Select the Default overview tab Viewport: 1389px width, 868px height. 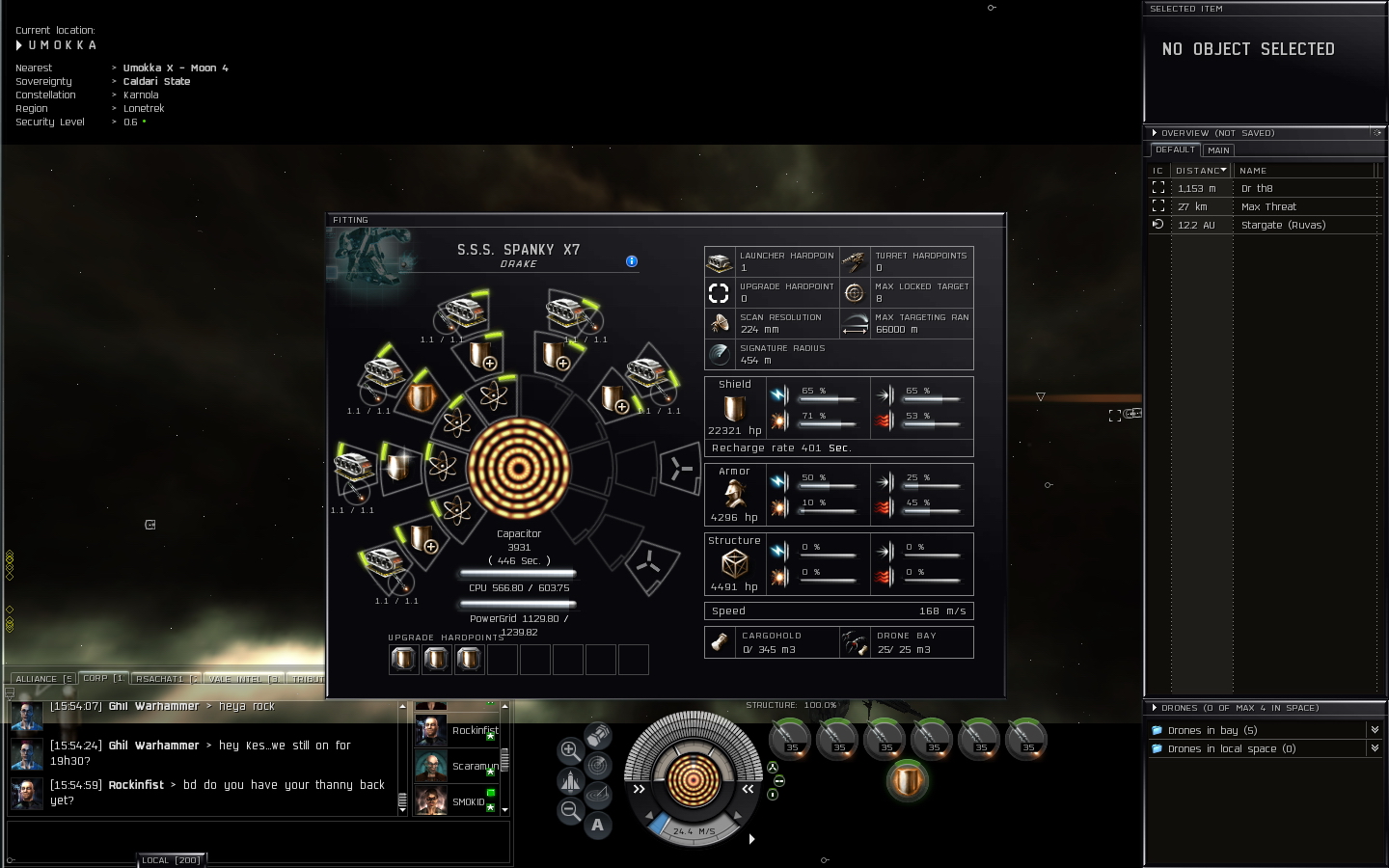point(1175,149)
